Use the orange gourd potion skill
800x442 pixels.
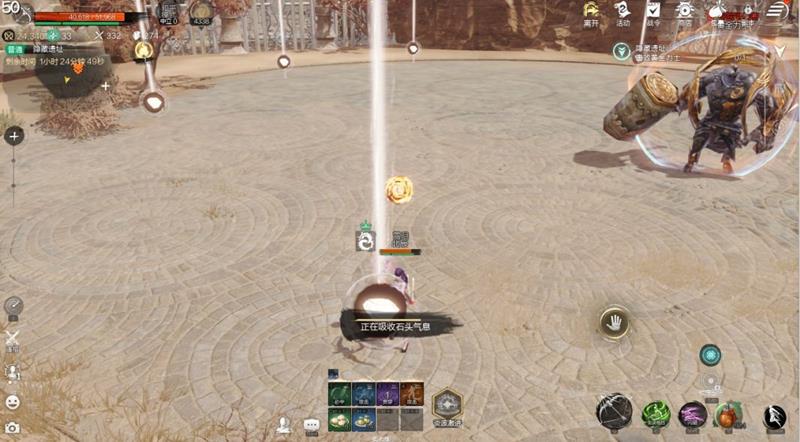pyautogui.click(x=729, y=414)
